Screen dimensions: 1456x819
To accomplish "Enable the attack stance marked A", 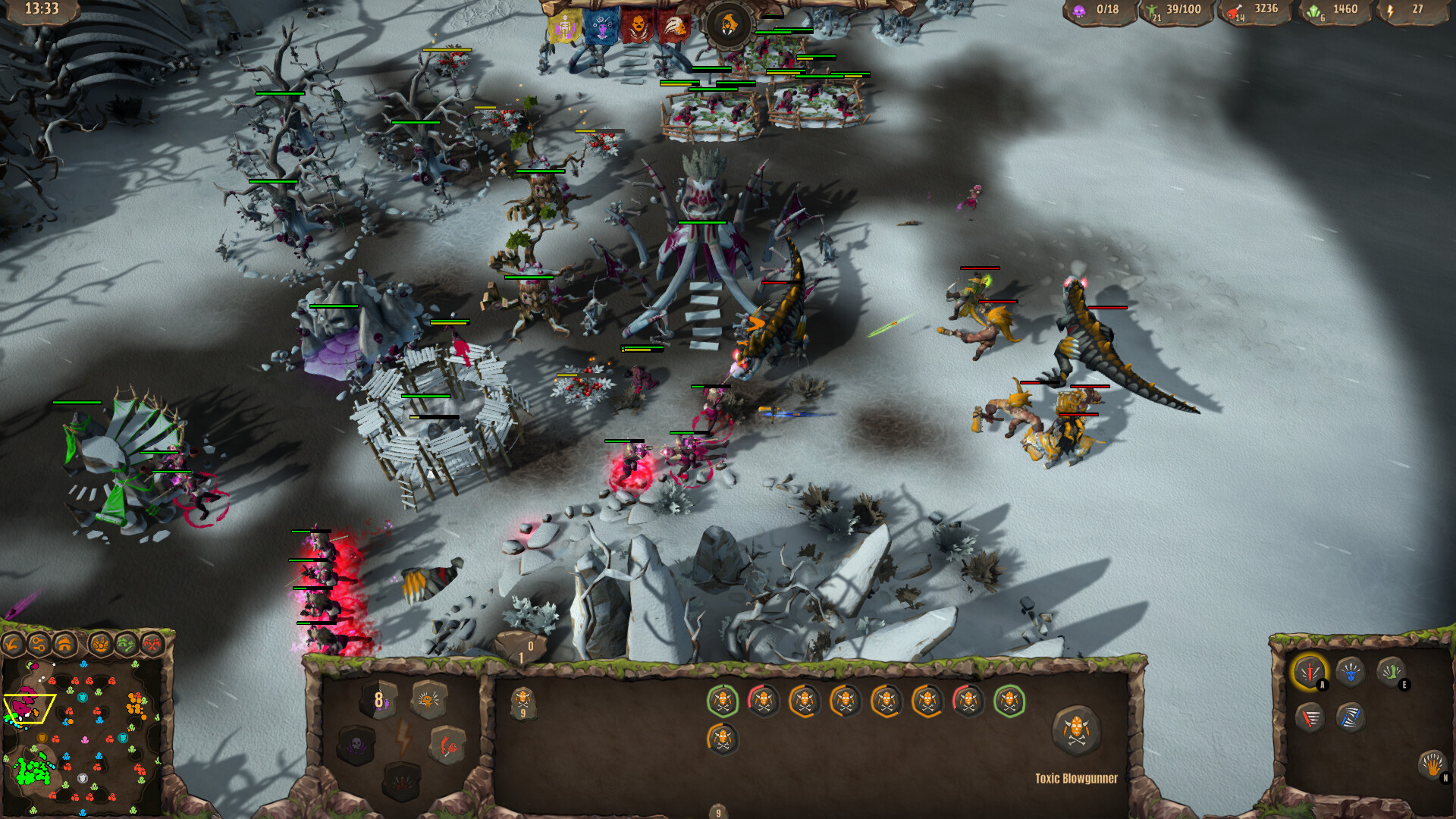I will click(1311, 672).
